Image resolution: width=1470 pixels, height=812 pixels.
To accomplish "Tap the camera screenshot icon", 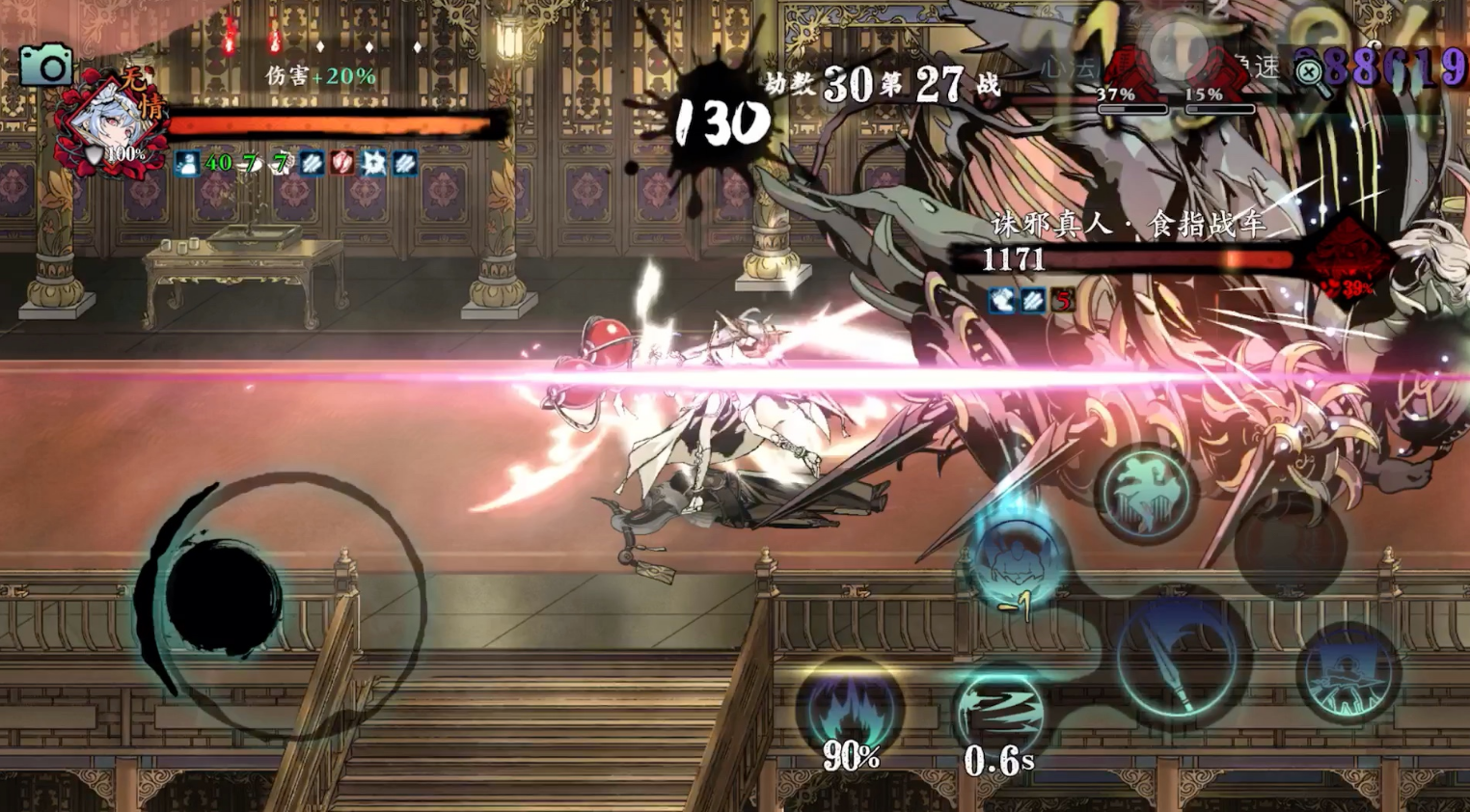I will point(45,66).
